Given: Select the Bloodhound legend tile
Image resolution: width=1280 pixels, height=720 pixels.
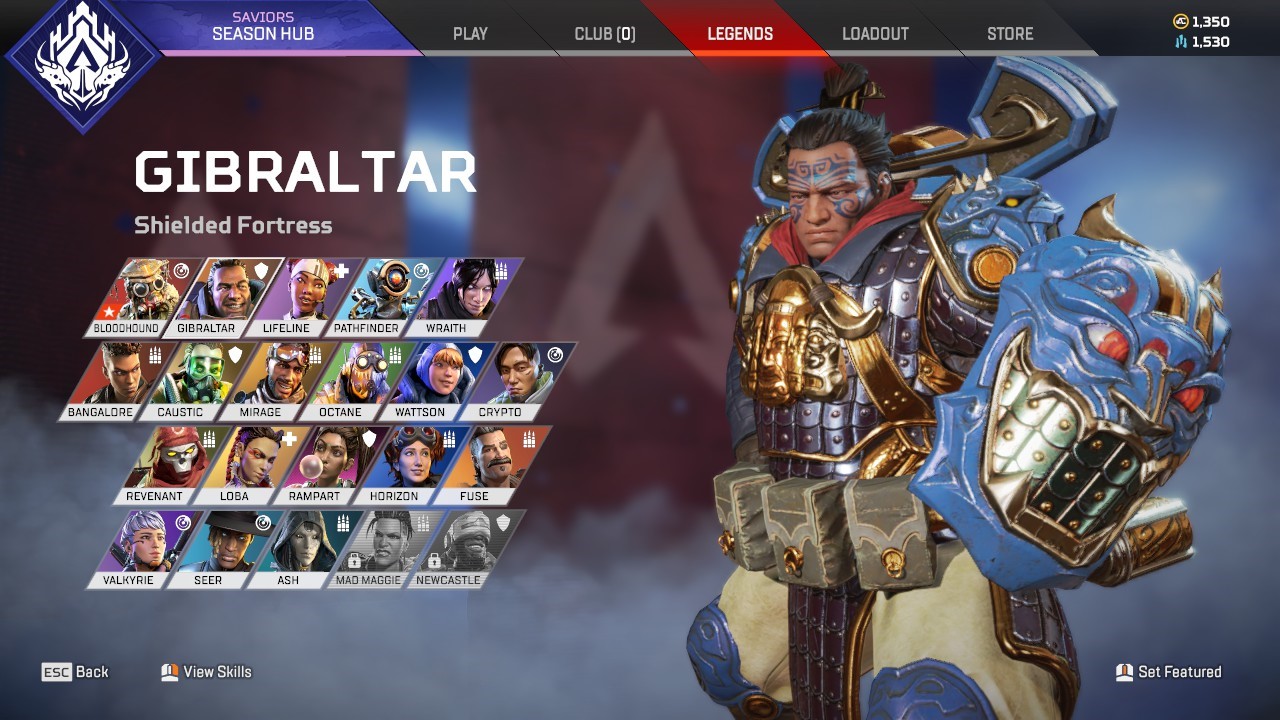Looking at the screenshot, I should coord(136,296).
